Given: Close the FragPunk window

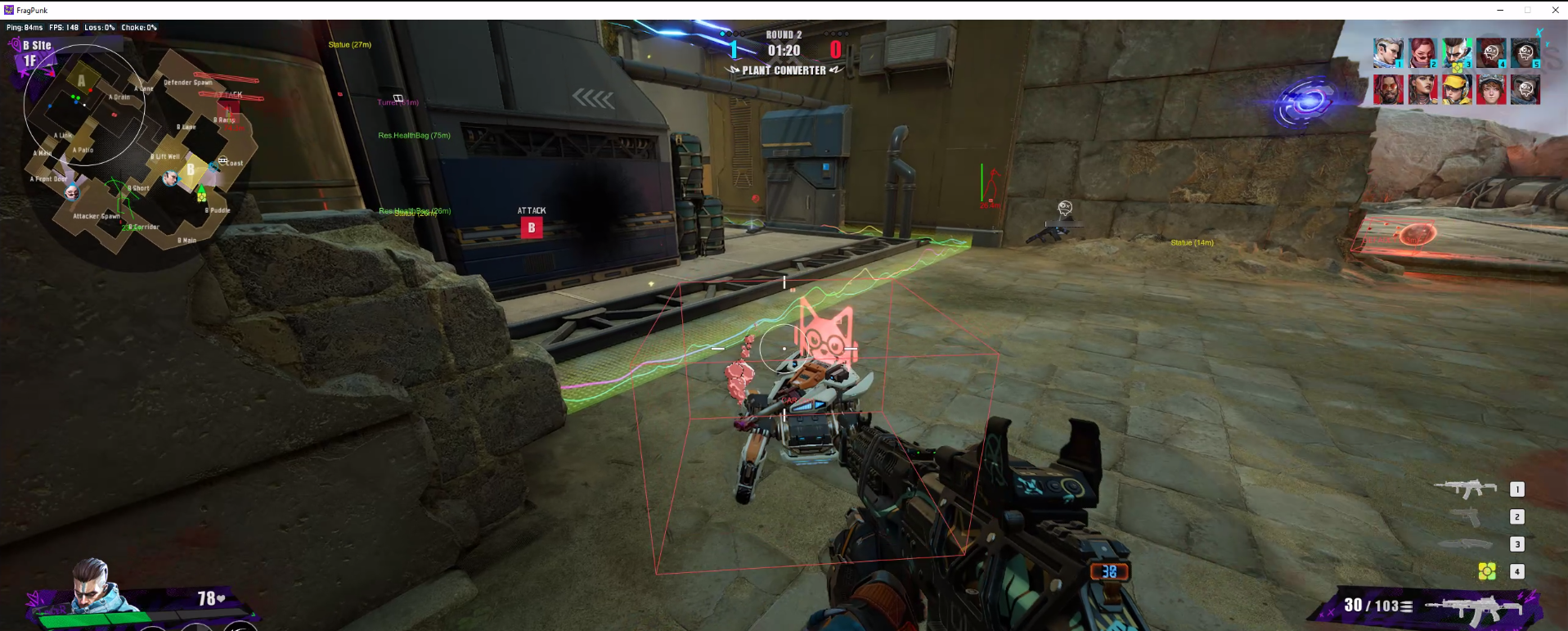Looking at the screenshot, I should click(1555, 10).
